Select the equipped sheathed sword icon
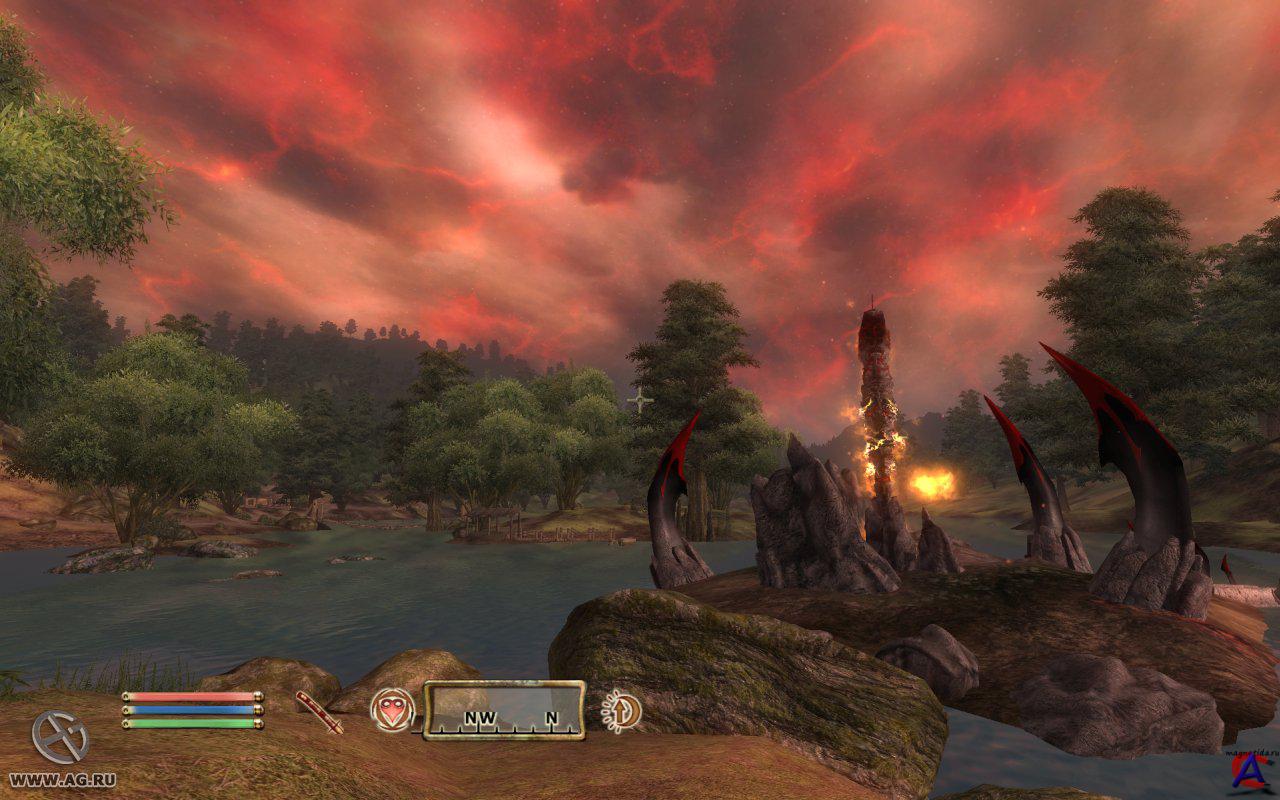Image resolution: width=1280 pixels, height=800 pixels. (x=319, y=712)
